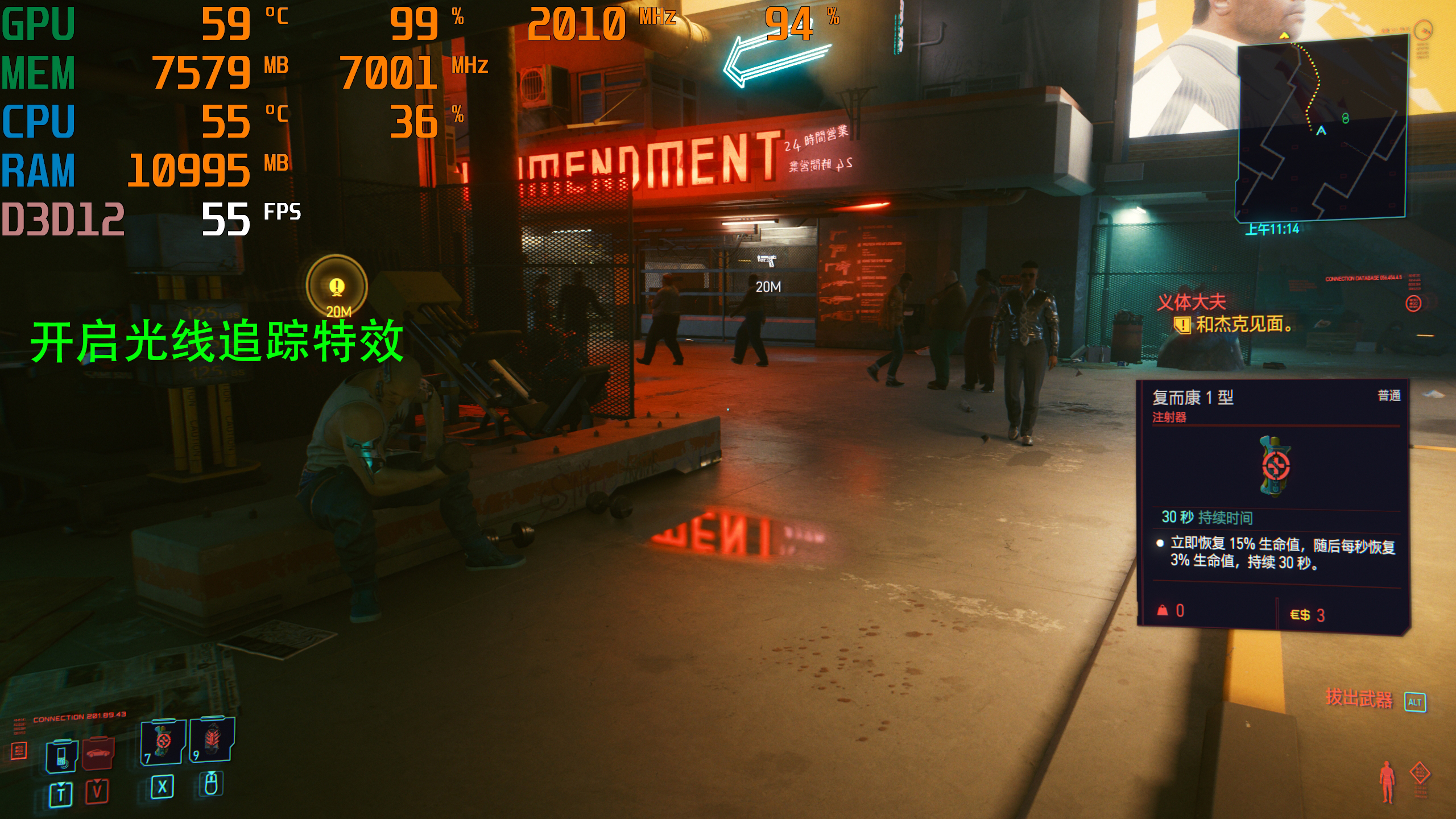Select the red car vehicle slot
This screenshot has height=819, width=1456.
pyautogui.click(x=98, y=753)
